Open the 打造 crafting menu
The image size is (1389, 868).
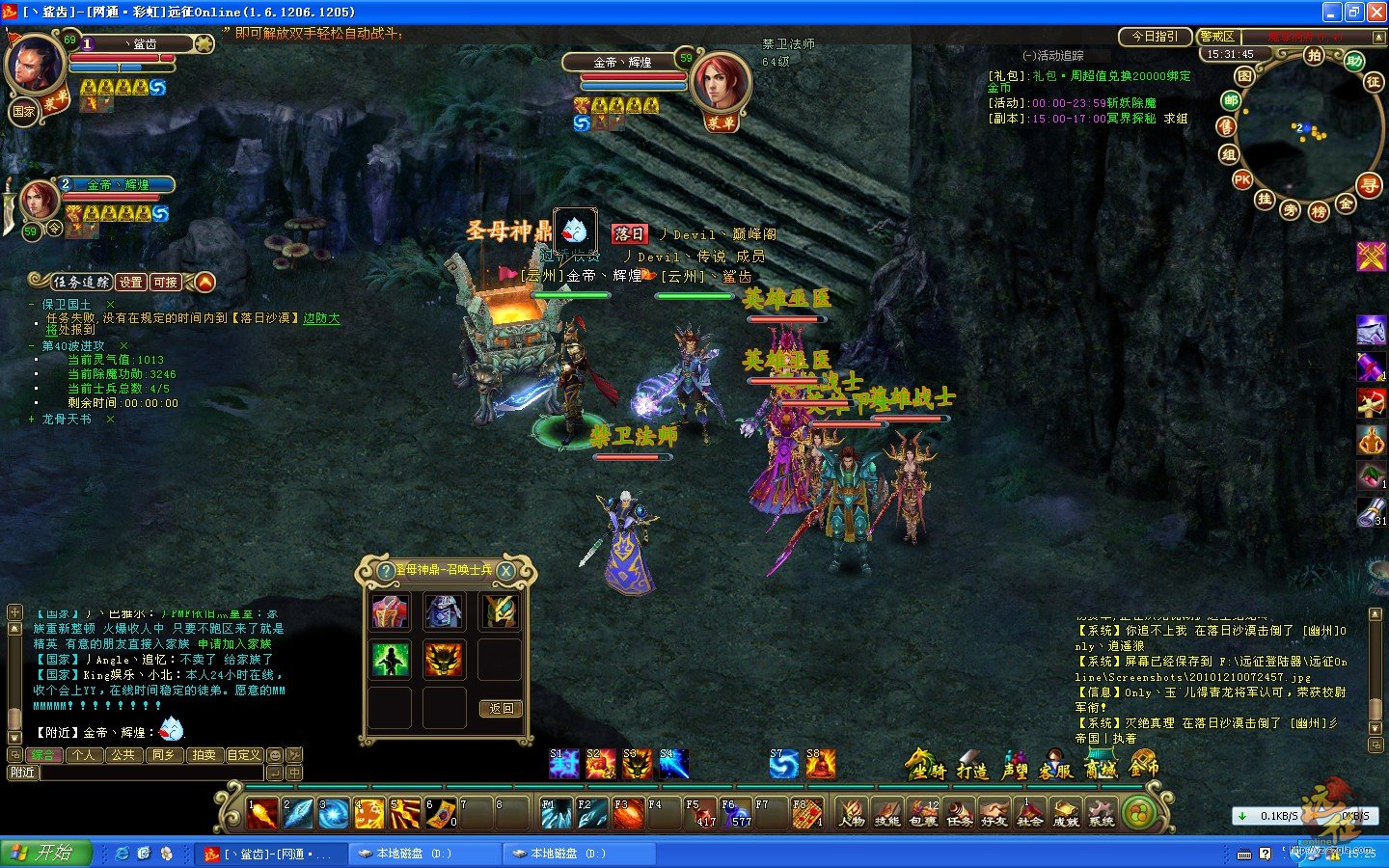972,769
